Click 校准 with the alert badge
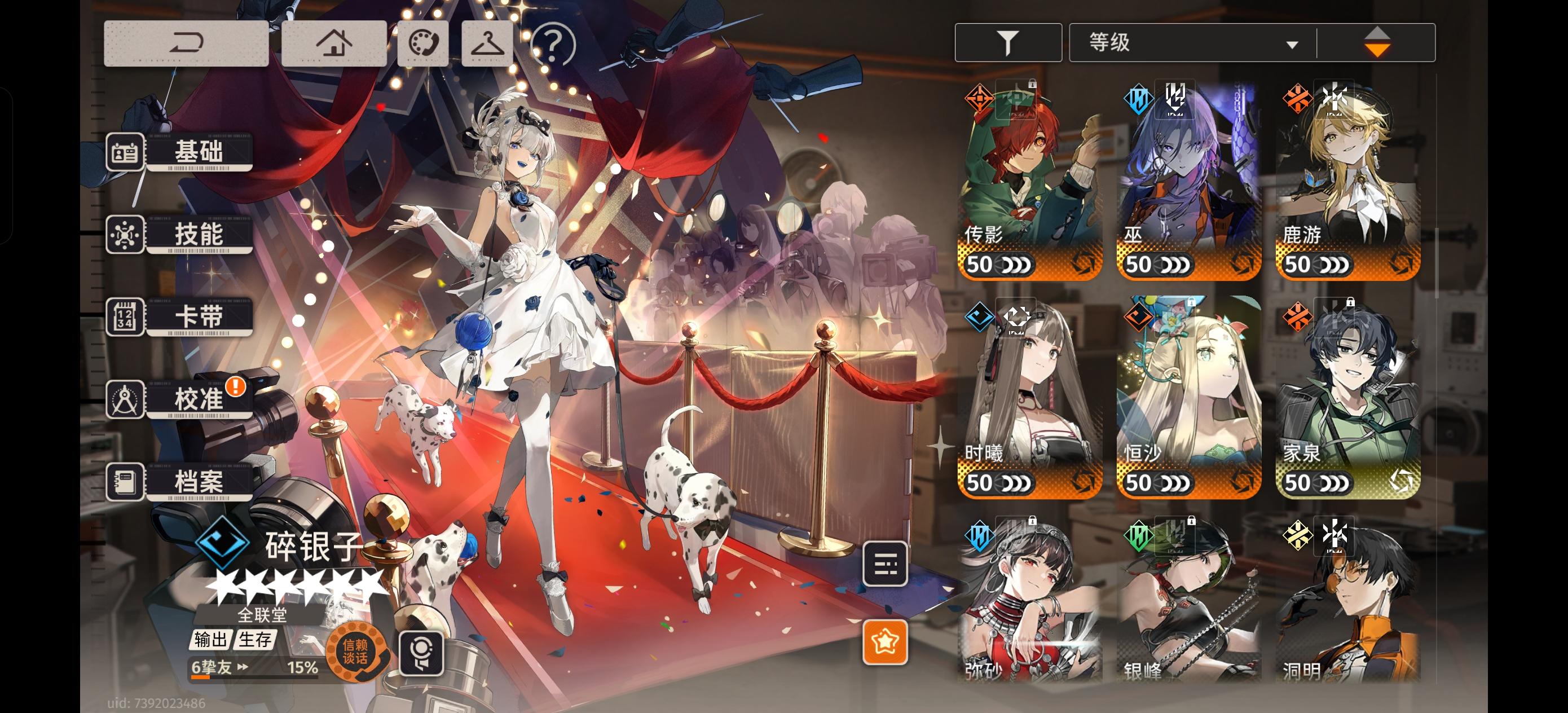The width and height of the screenshot is (1568, 713). click(x=201, y=399)
